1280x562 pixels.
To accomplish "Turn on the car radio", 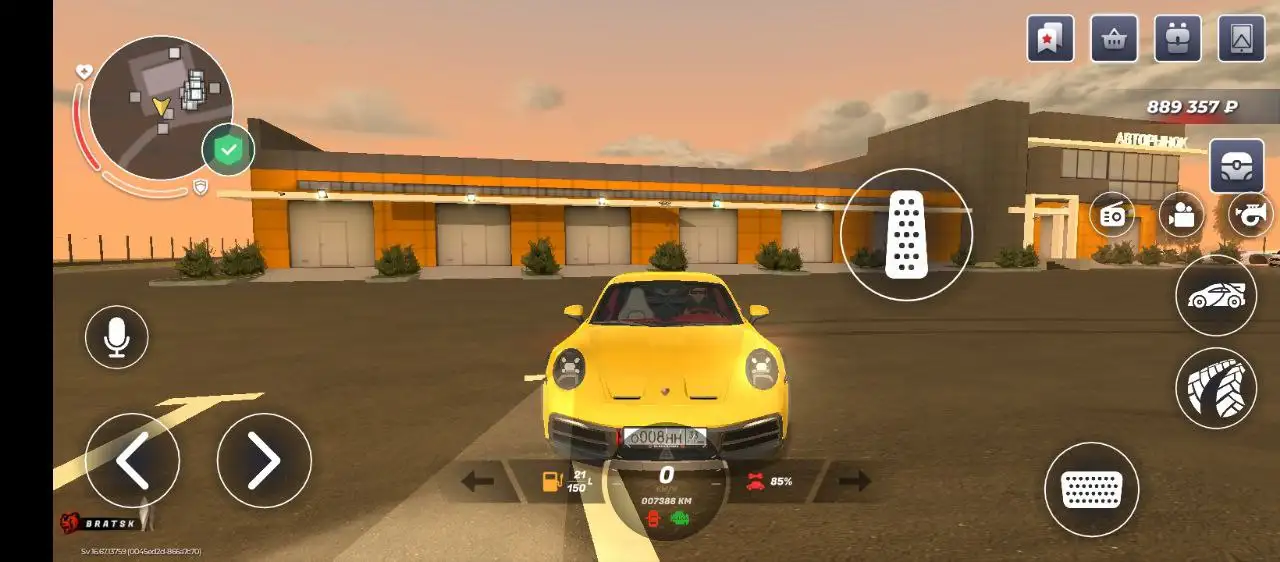I will click(x=1112, y=214).
